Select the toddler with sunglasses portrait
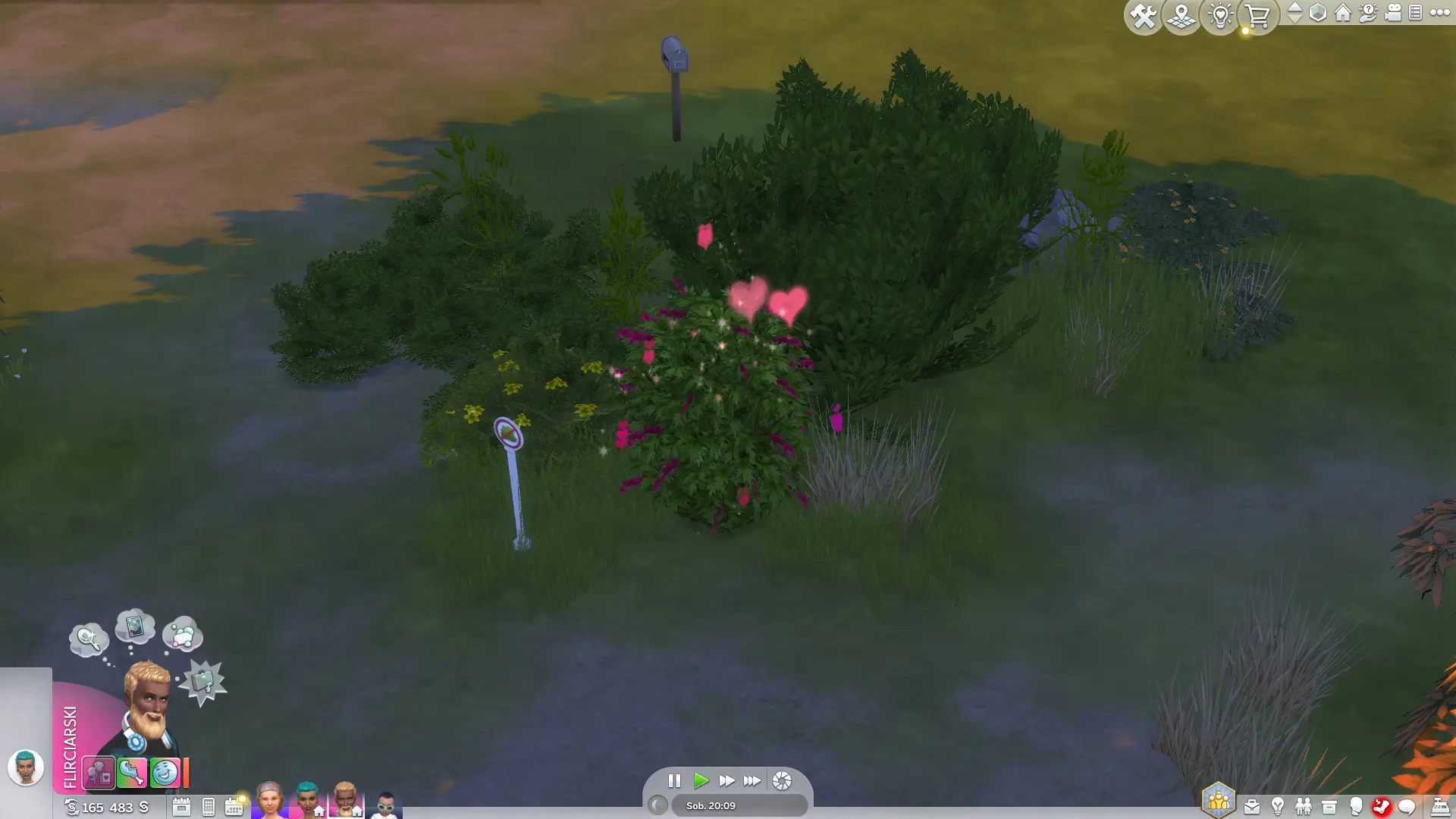 tap(385, 804)
